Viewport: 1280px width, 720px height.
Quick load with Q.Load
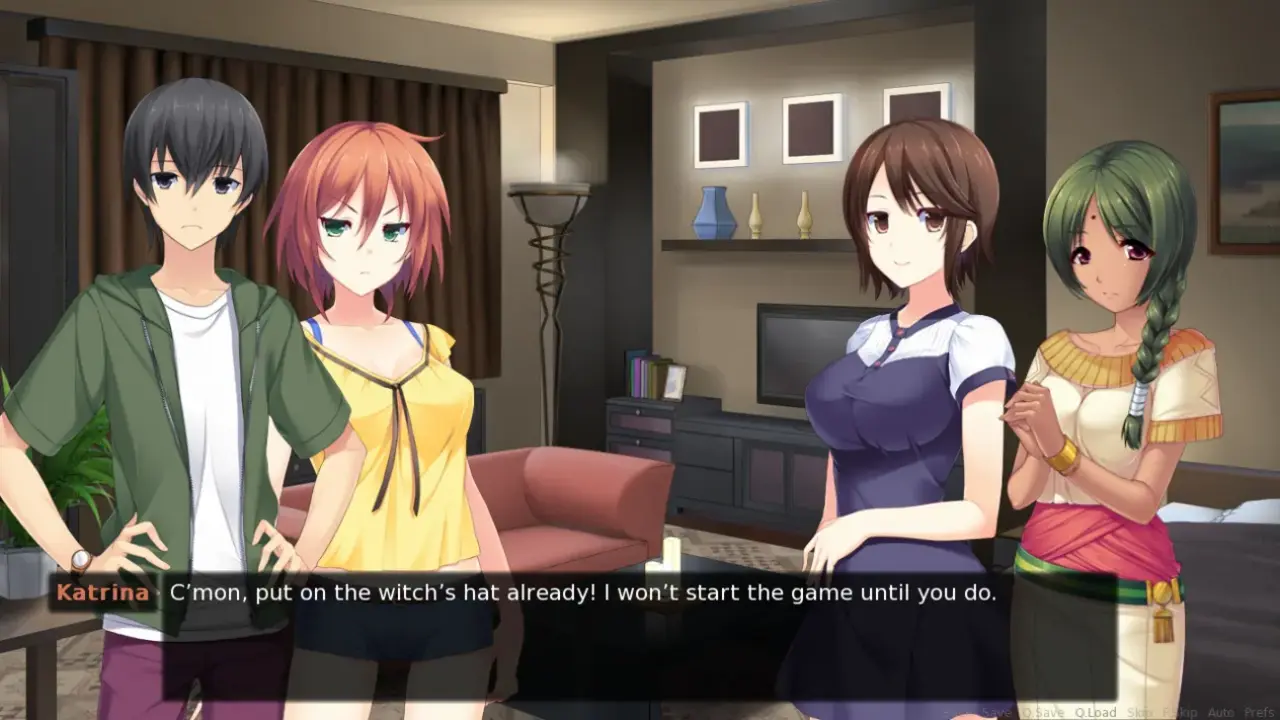coord(1095,712)
